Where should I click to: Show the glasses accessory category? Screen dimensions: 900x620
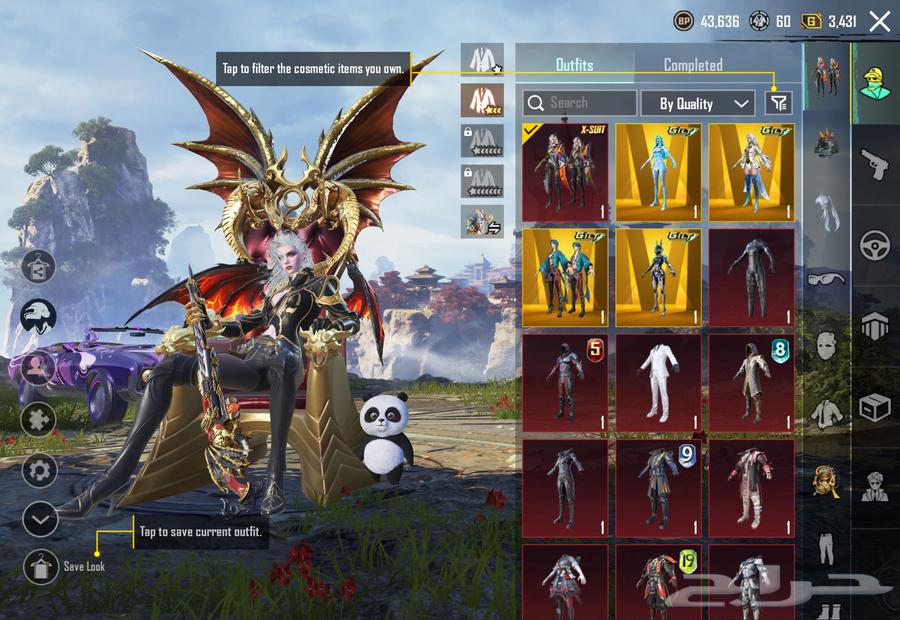coord(826,278)
